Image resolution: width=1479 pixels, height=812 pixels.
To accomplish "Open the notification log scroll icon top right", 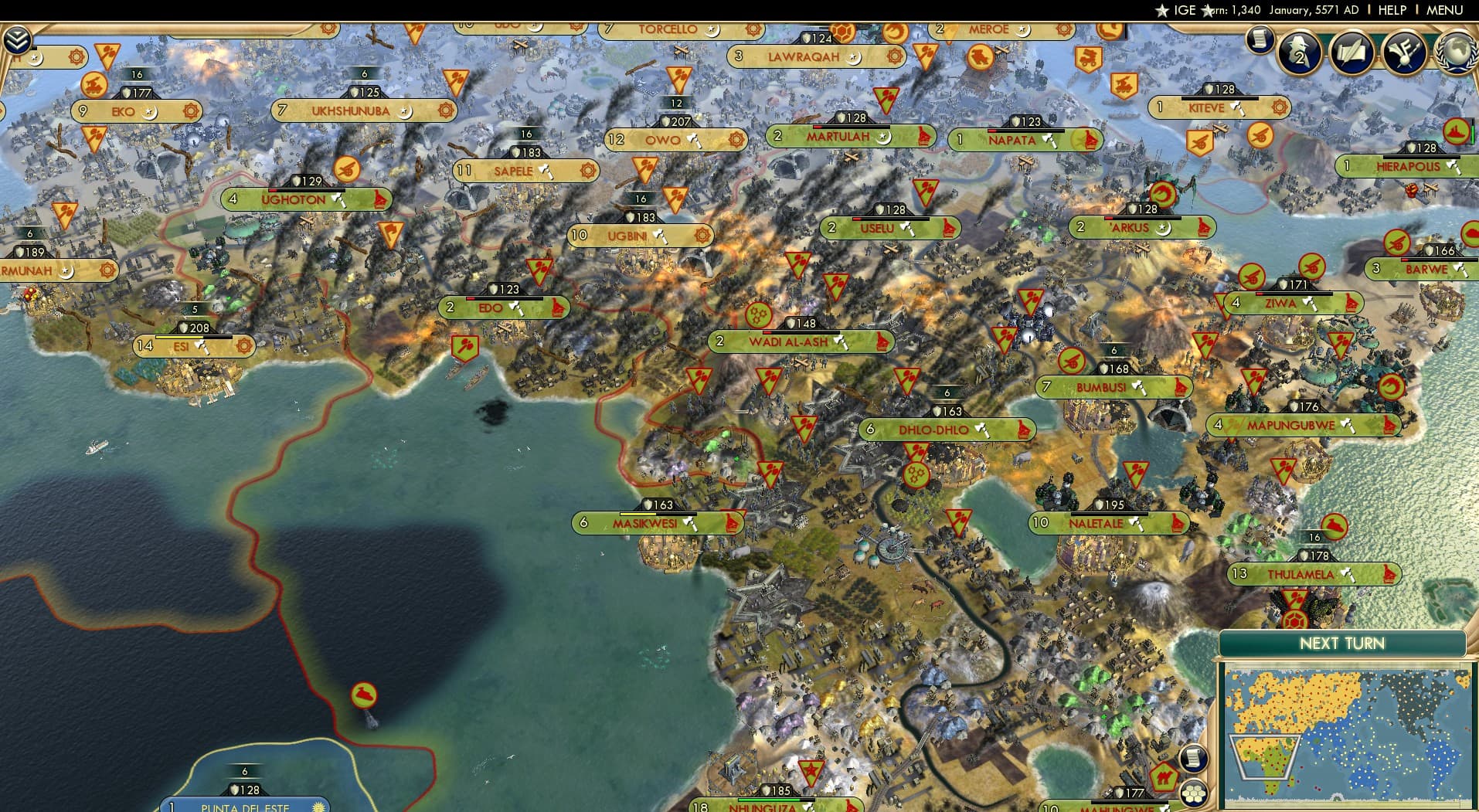I will tap(1260, 40).
